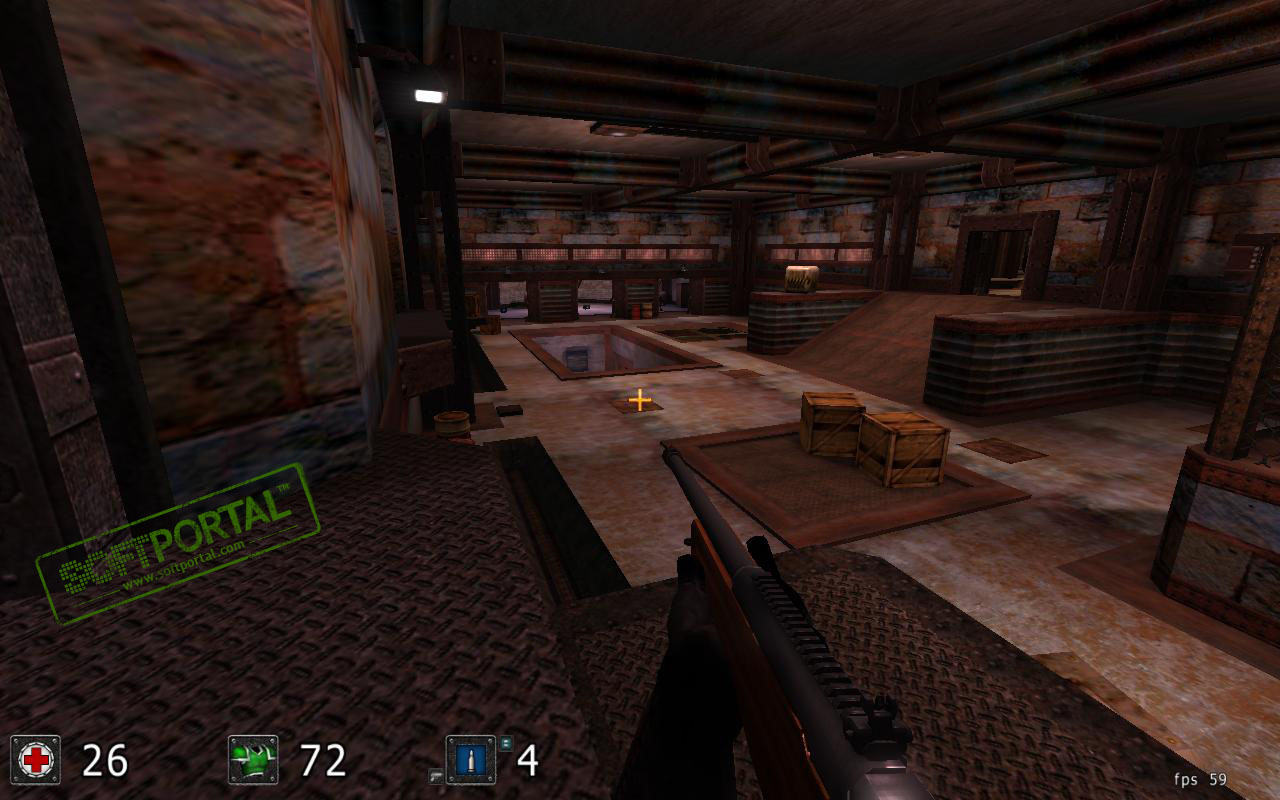Choose the blue rifle bullet weapon icon
Screen dimensions: 1280x800
(471, 760)
